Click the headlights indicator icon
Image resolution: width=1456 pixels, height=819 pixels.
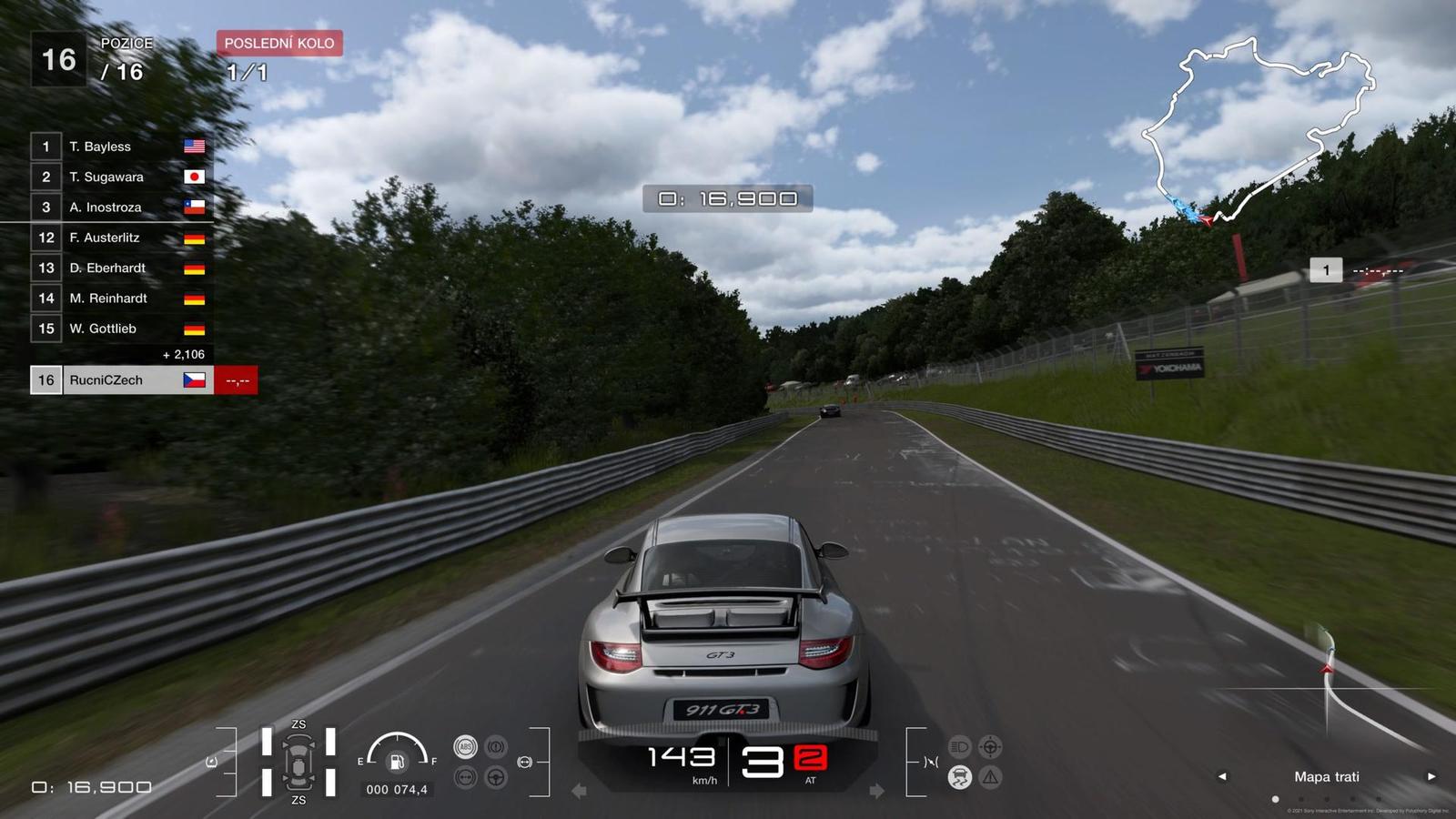tap(959, 747)
